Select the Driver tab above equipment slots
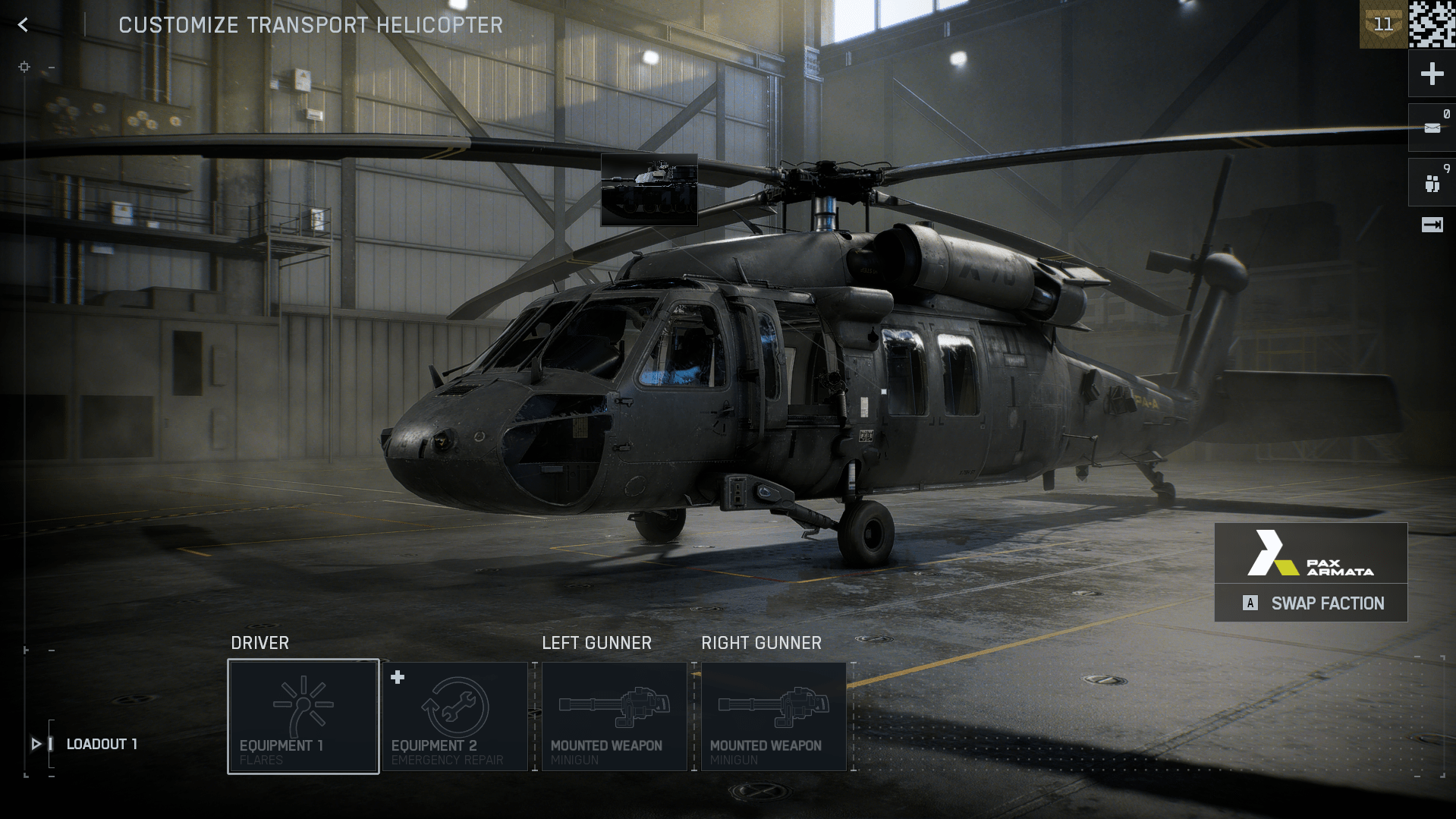Screen dimensions: 1456x819 coord(260,642)
